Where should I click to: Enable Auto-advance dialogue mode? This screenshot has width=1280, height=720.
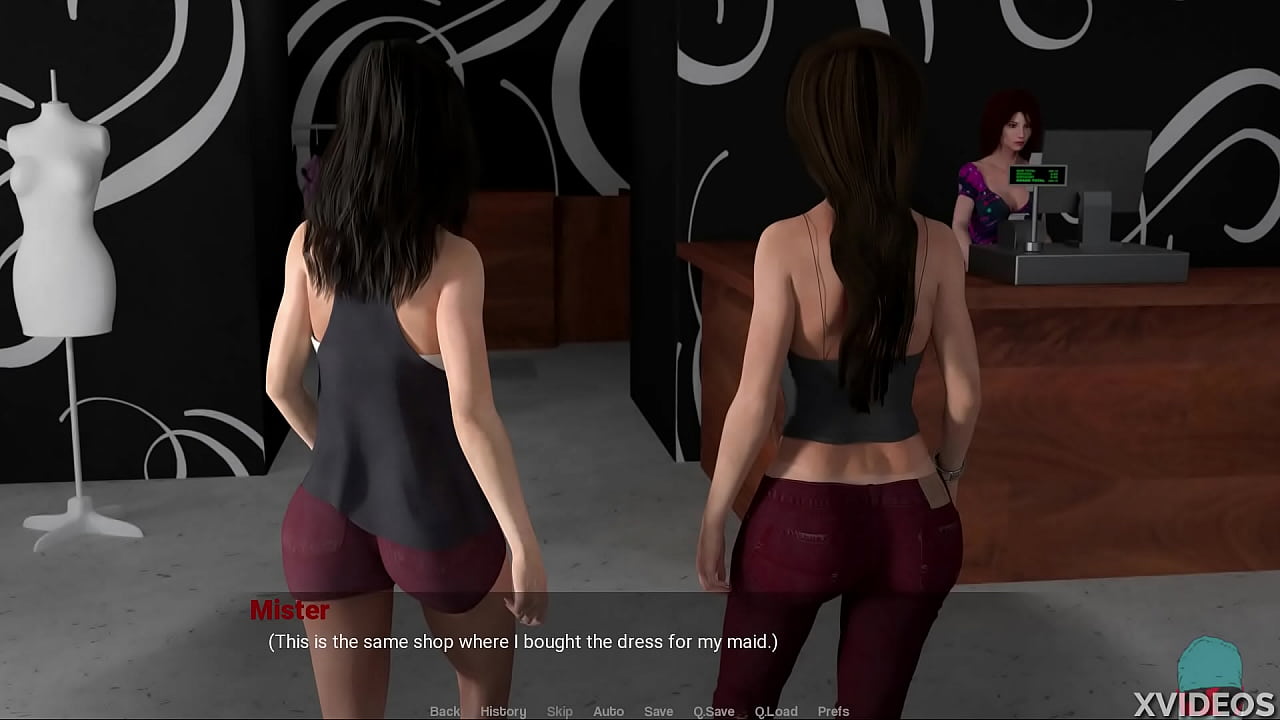coord(608,711)
